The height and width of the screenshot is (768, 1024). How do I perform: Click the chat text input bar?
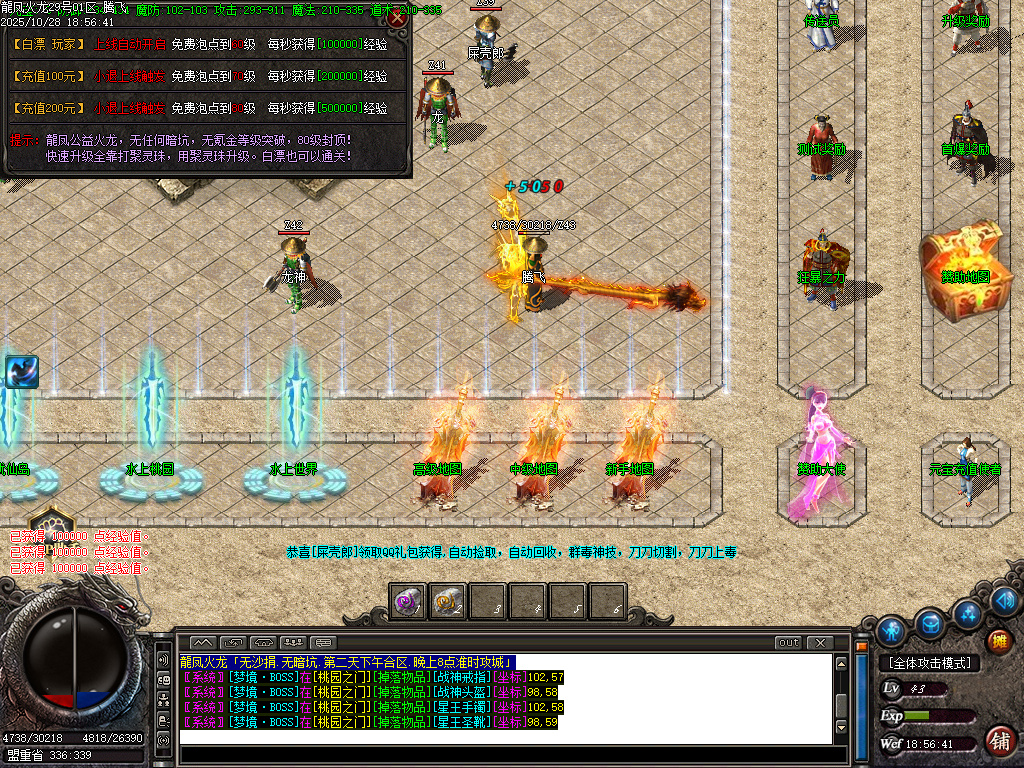coord(505,737)
